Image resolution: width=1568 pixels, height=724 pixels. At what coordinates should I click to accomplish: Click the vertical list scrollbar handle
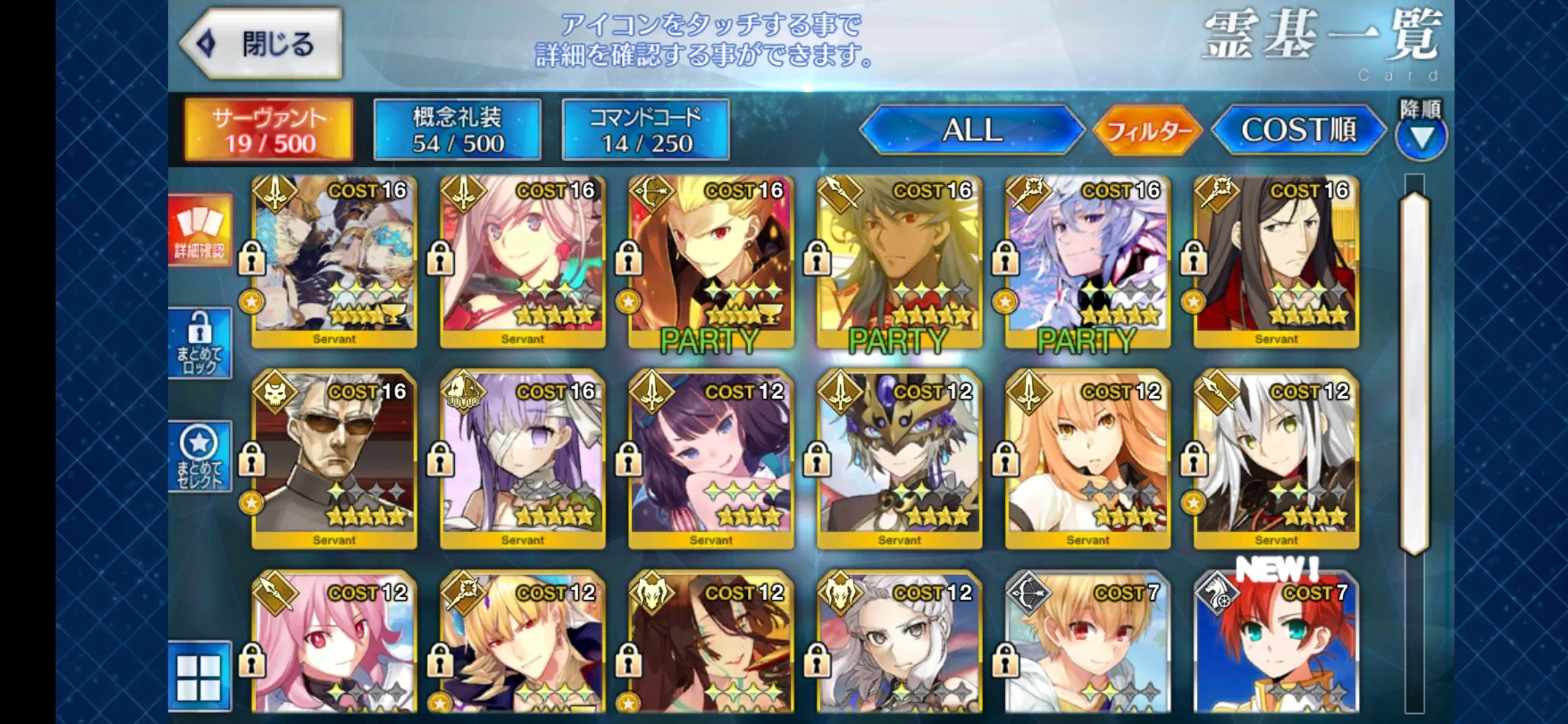click(1415, 373)
